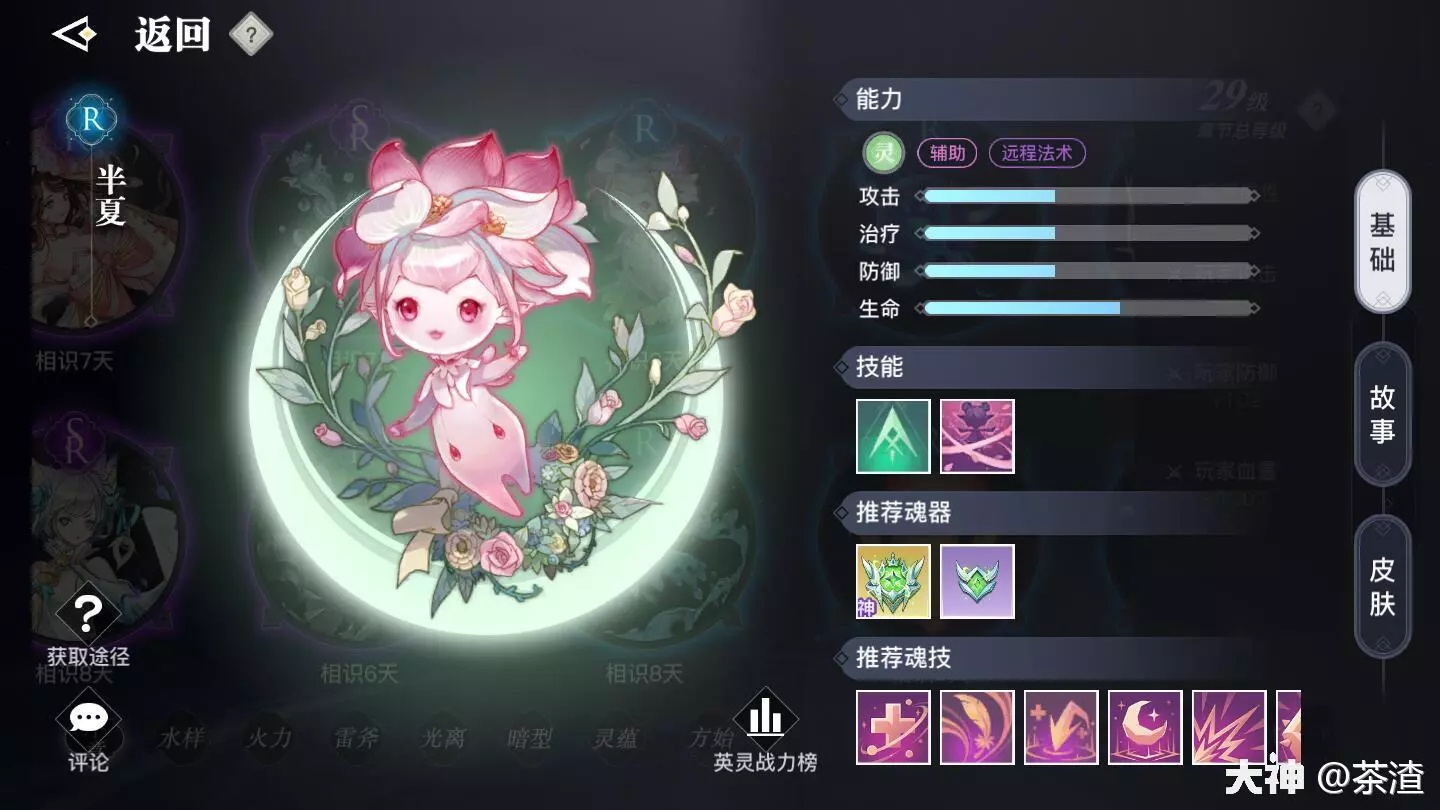Open 获取途径 acquisition info

click(88, 626)
